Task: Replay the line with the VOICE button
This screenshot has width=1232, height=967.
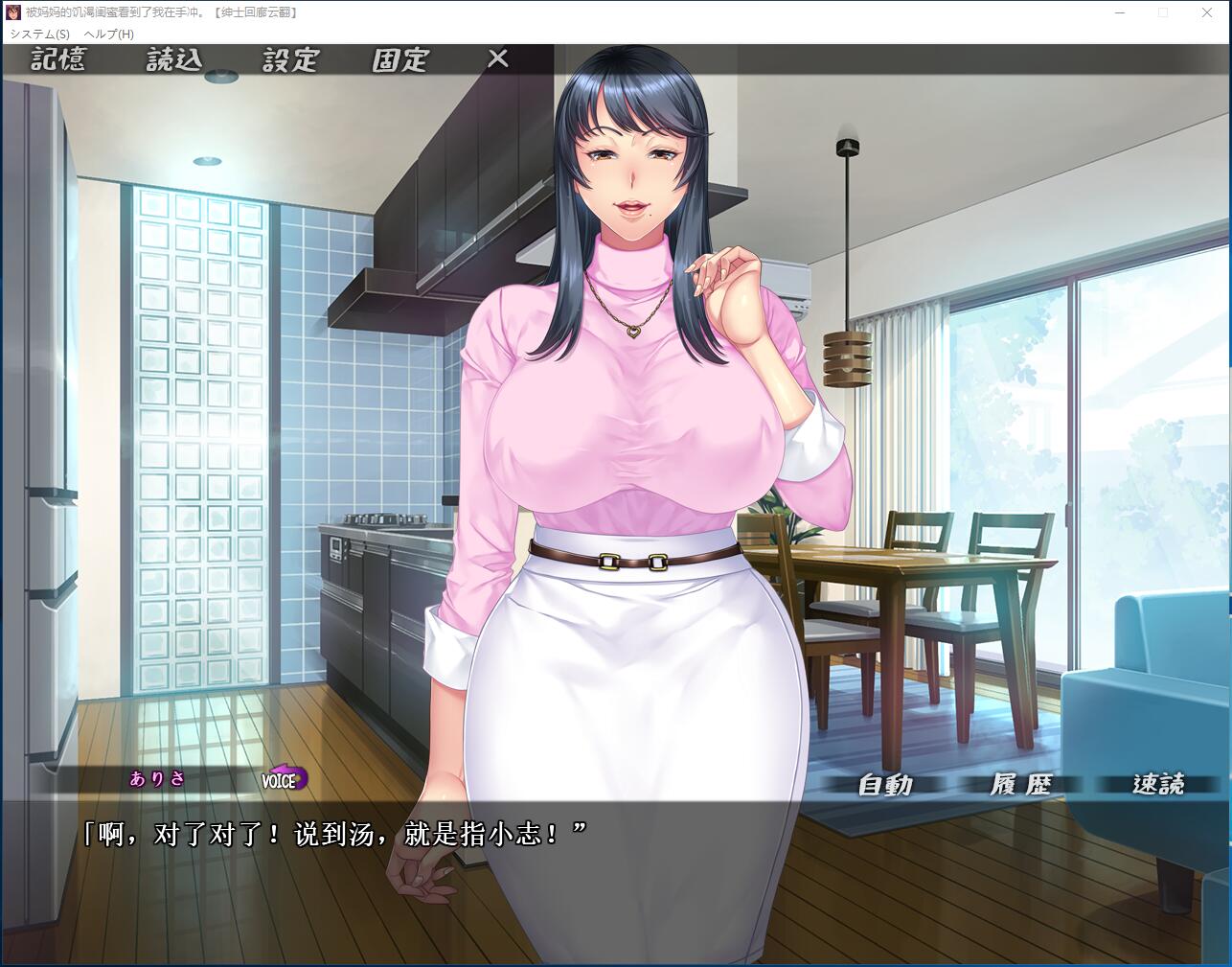Action: [x=284, y=779]
